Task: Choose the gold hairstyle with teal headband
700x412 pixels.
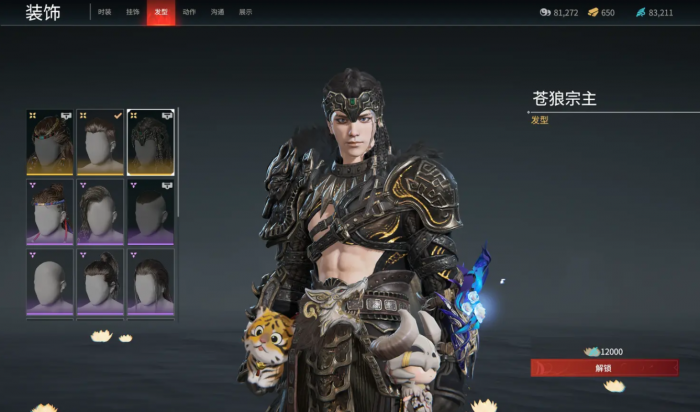Action: point(50,142)
